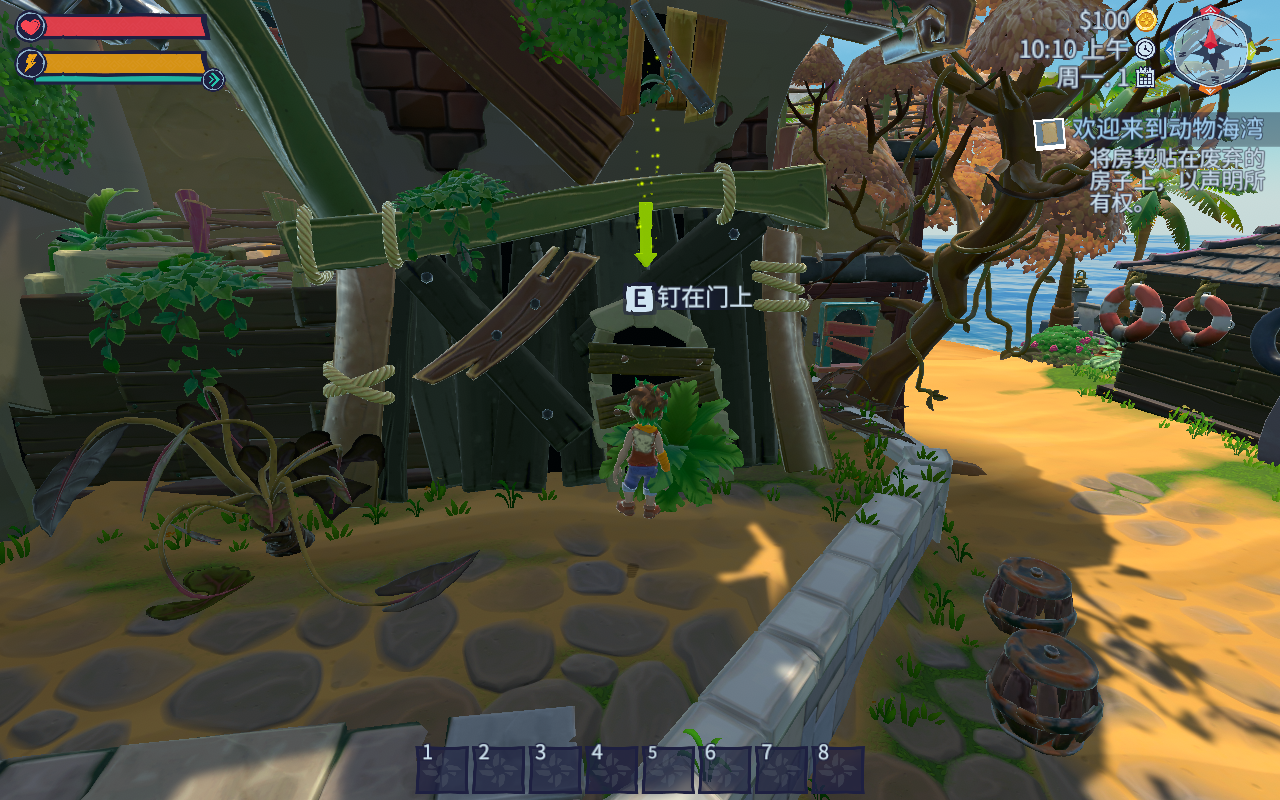Select hotbar slot 1

(441, 769)
